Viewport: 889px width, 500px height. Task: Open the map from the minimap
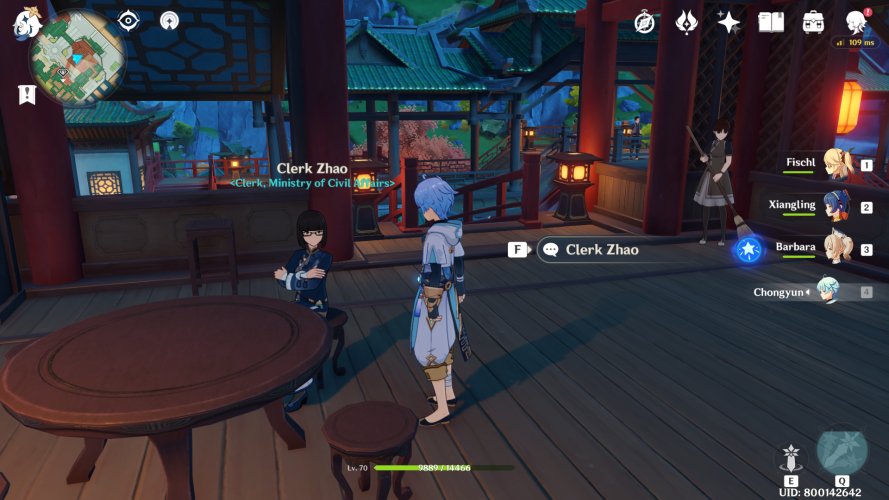77,58
